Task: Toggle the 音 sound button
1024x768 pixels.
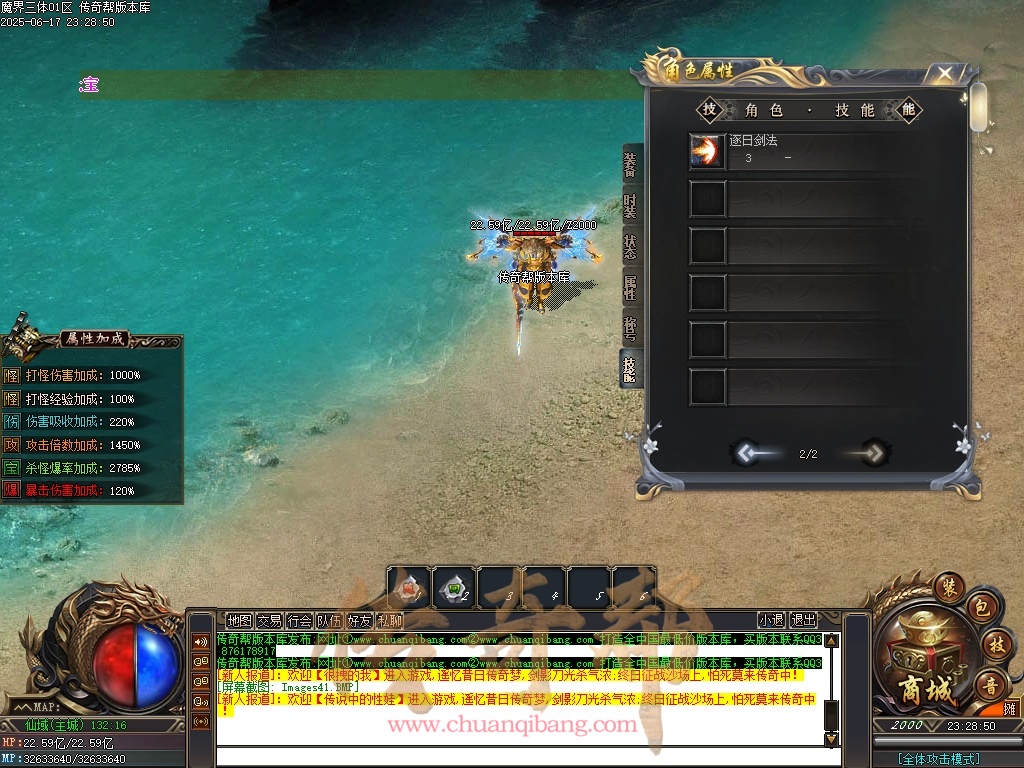Action: [988, 684]
